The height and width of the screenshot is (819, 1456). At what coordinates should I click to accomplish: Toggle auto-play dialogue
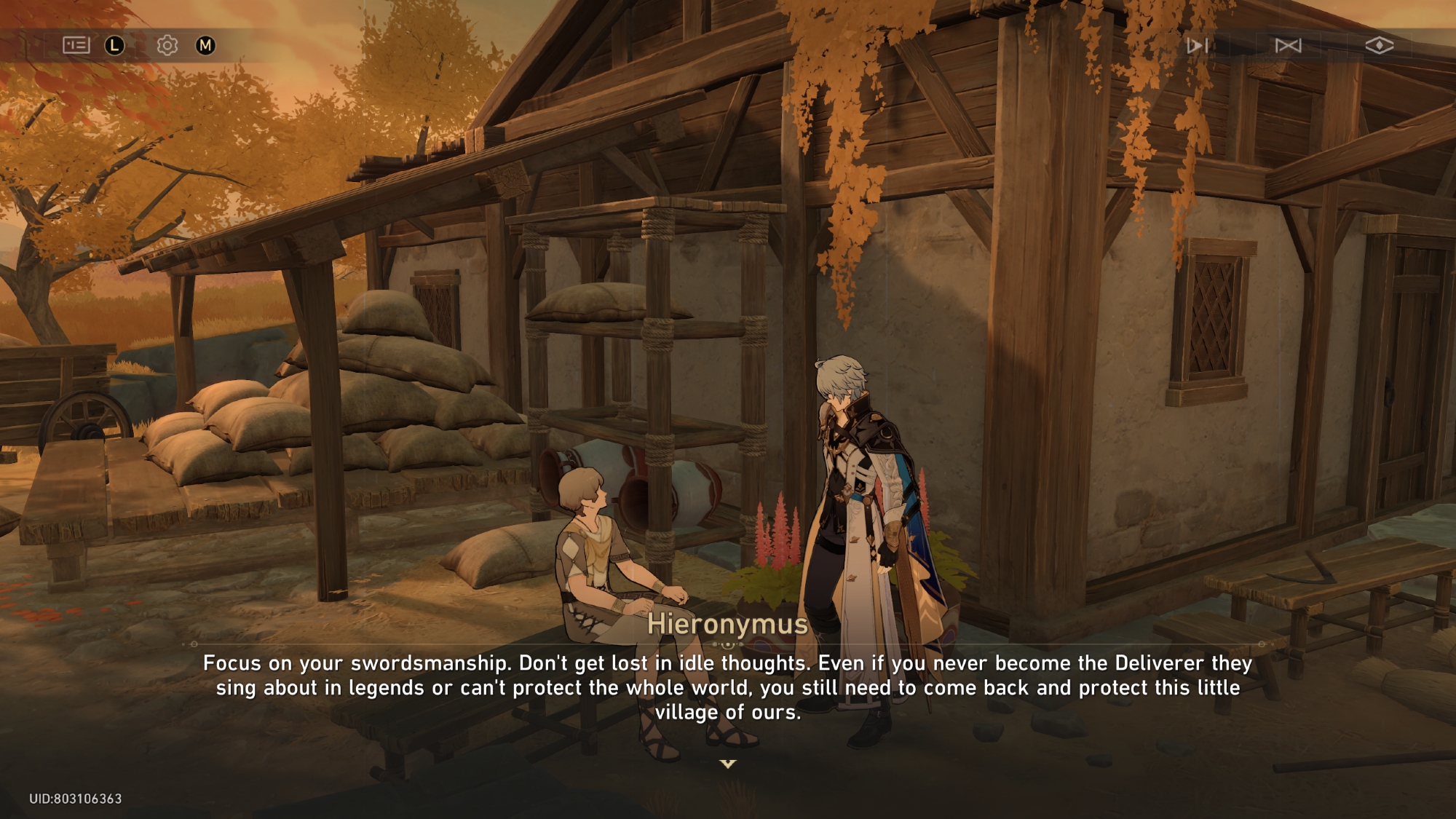tap(1197, 46)
